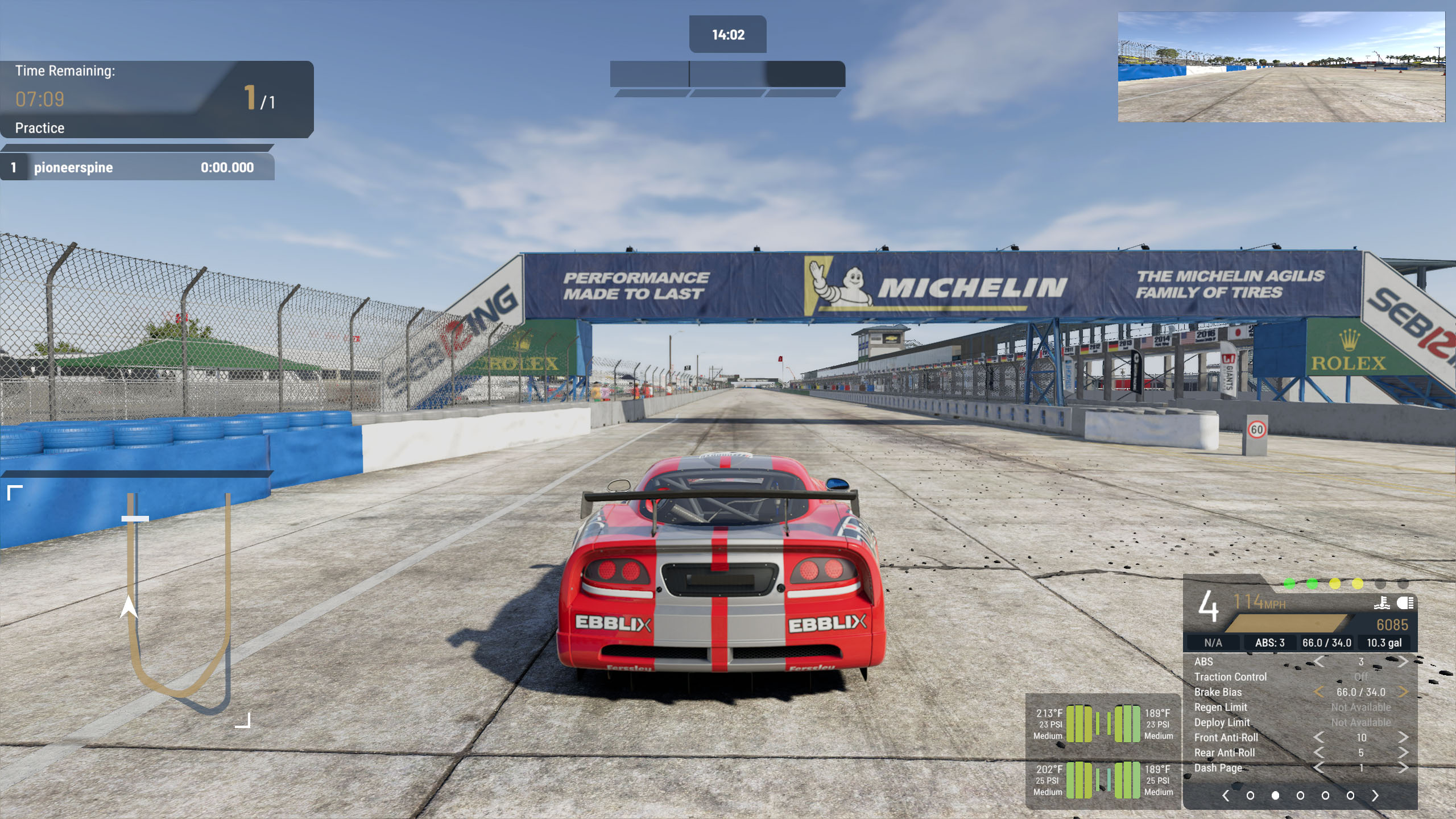Screen dimensions: 1456x819
Task: Select the first page dot in settings panel
Action: [x=1250, y=796]
